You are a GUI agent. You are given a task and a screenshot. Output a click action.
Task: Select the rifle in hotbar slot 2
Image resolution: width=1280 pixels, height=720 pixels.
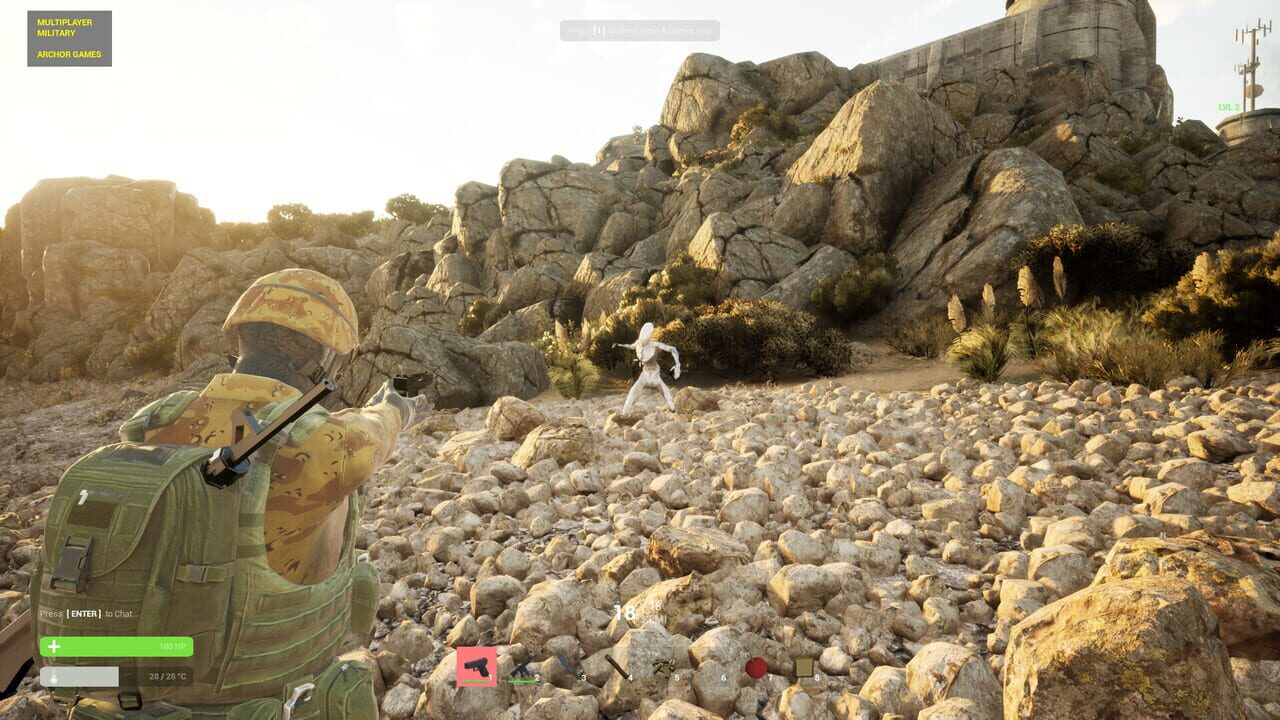tap(521, 666)
